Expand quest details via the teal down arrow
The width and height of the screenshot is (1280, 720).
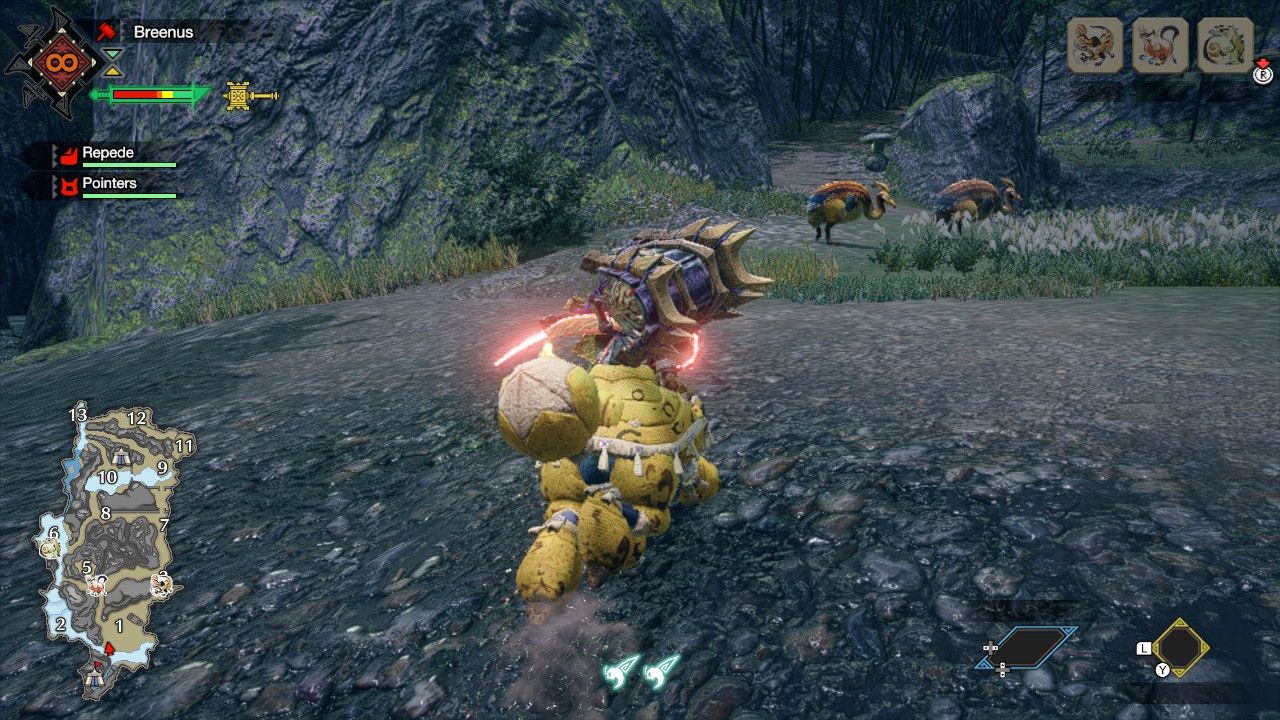click(112, 55)
